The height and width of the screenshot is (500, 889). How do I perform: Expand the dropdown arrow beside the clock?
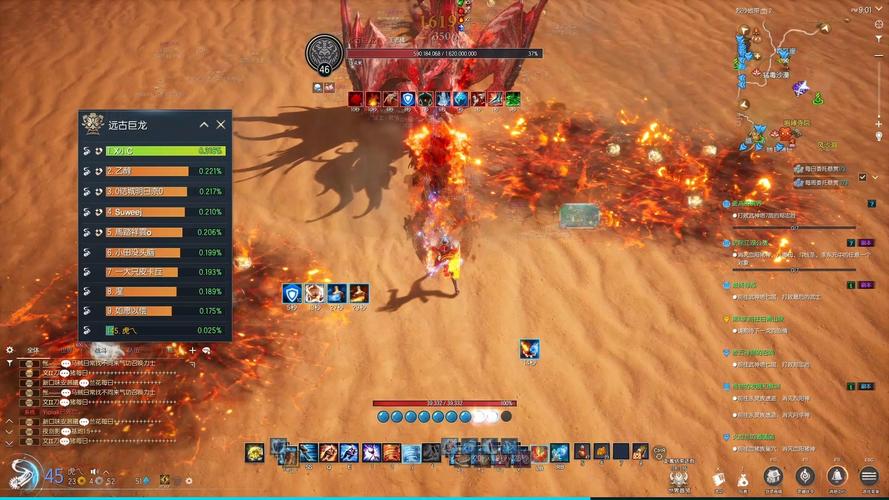[x=877, y=10]
